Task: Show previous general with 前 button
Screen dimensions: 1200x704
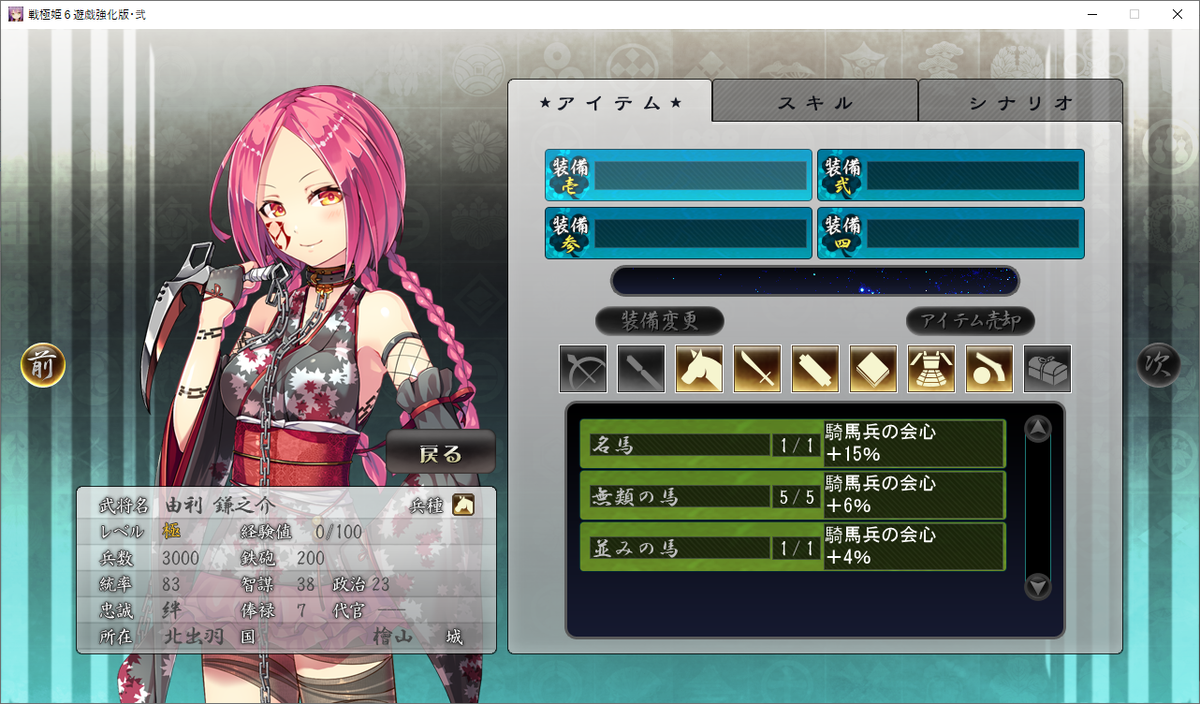Action: click(43, 365)
